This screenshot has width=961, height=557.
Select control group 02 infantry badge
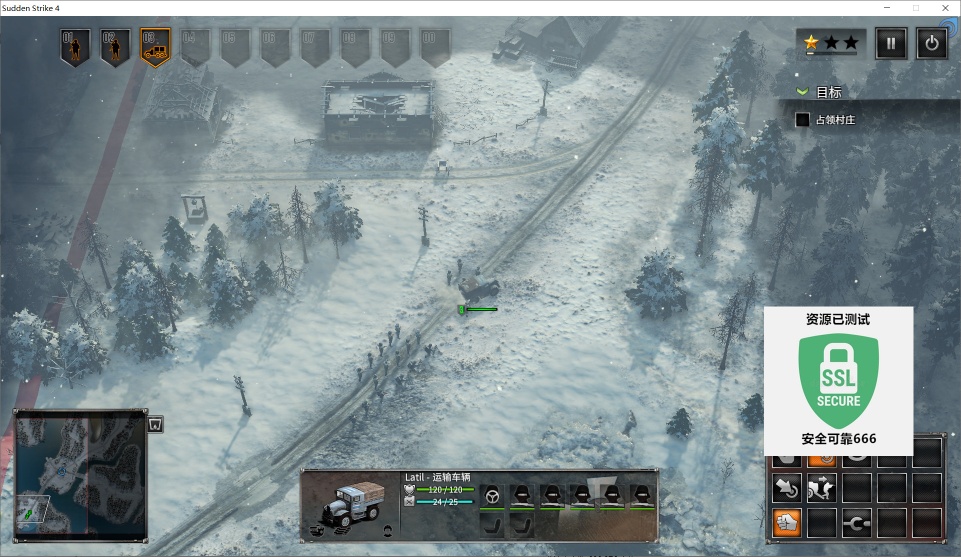[x=115, y=46]
